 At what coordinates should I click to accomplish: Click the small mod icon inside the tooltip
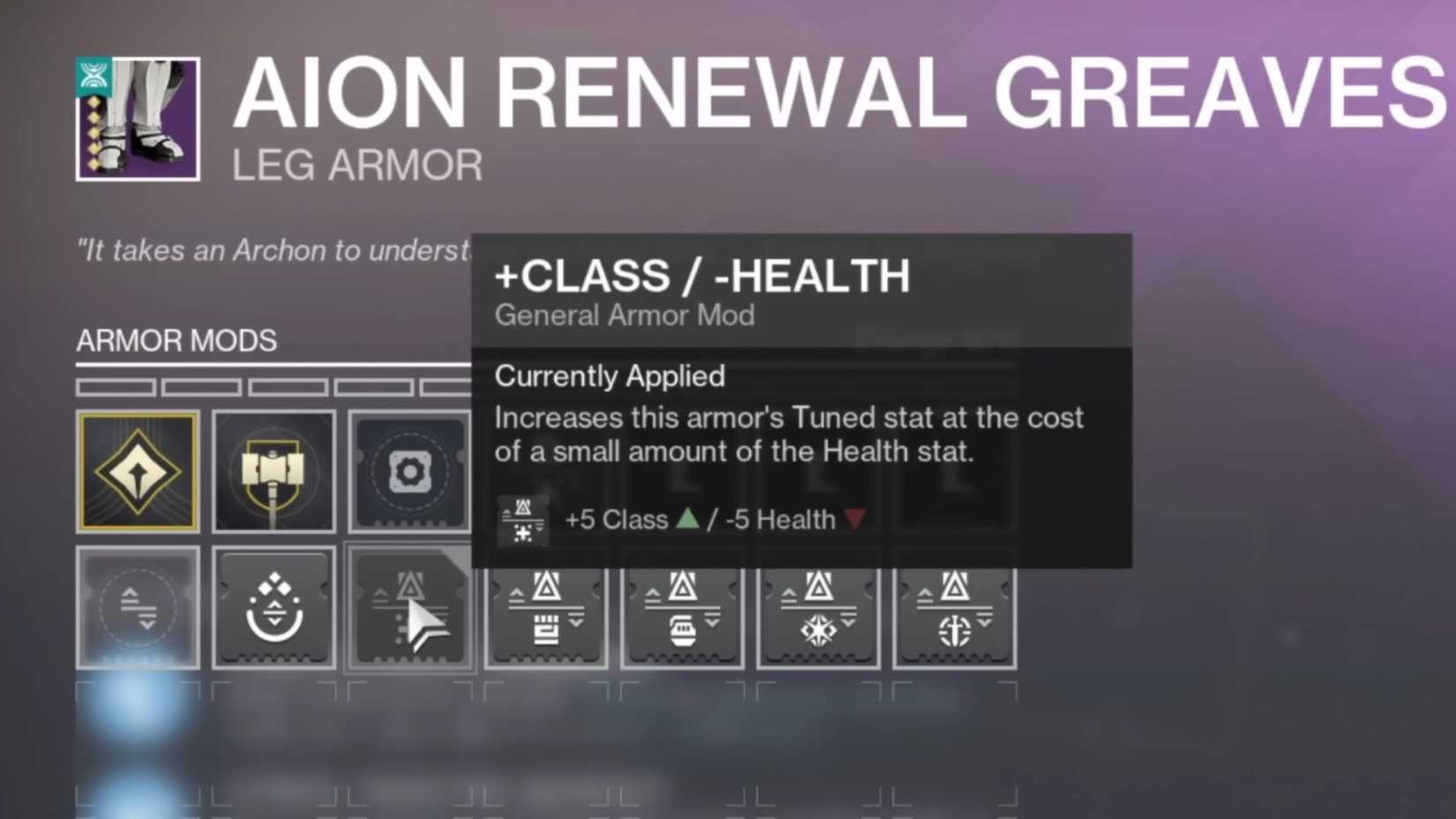(x=522, y=519)
